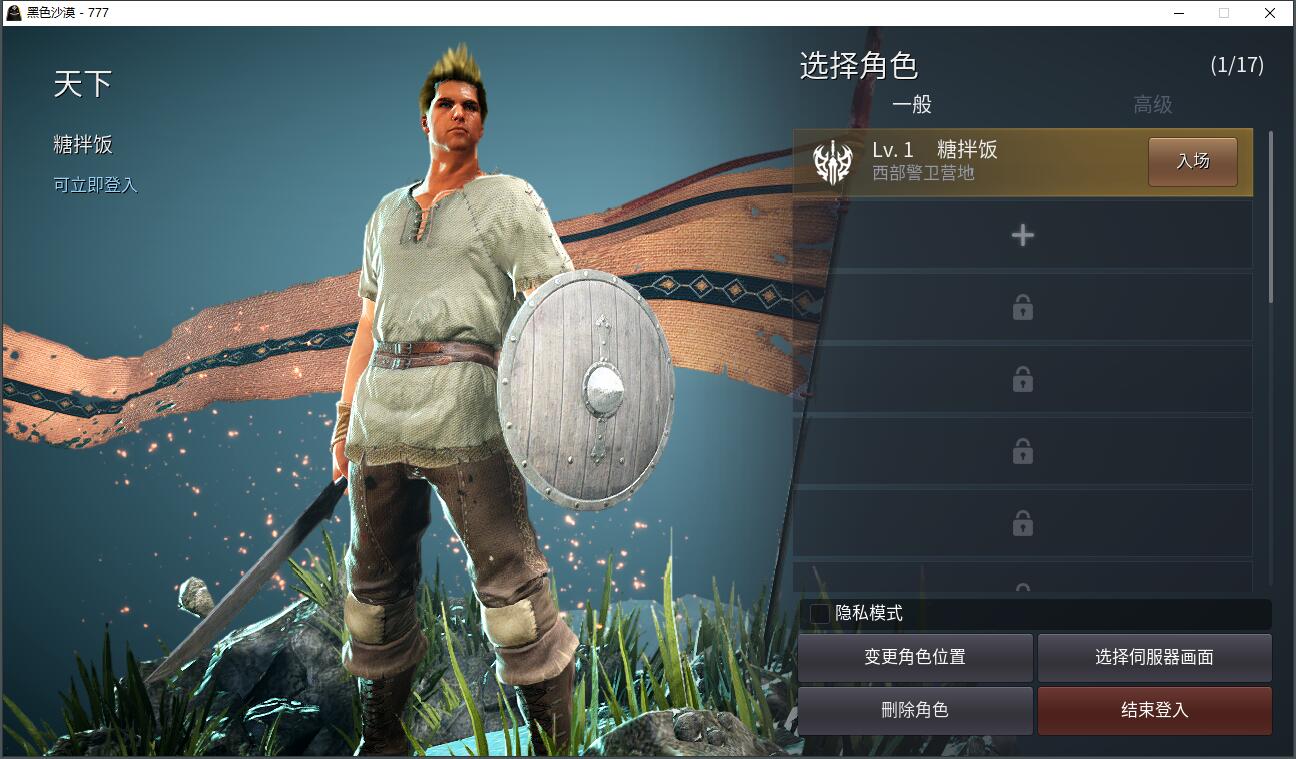This screenshot has height=759, width=1296.
Task: Go to 选择伺服器画面
Action: click(x=1154, y=657)
